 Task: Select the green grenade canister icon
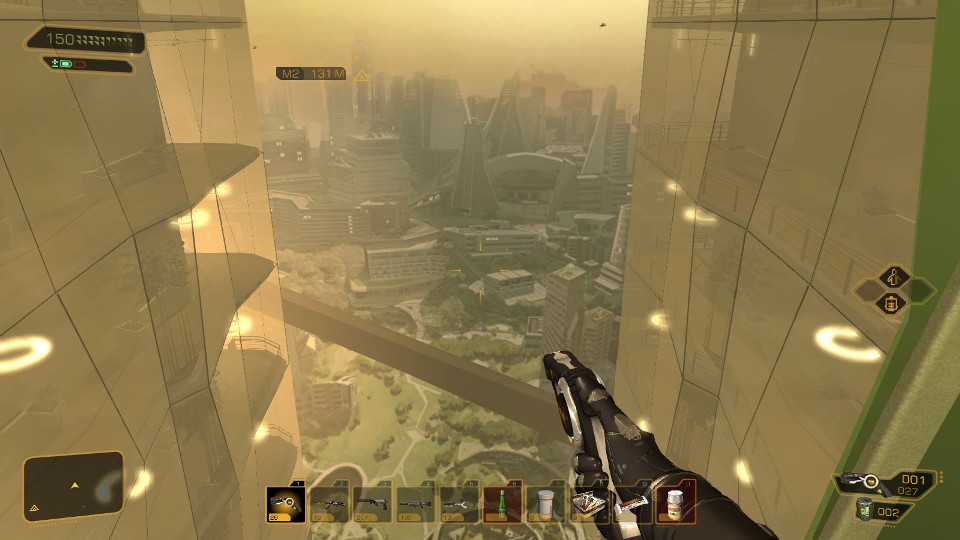tap(863, 510)
